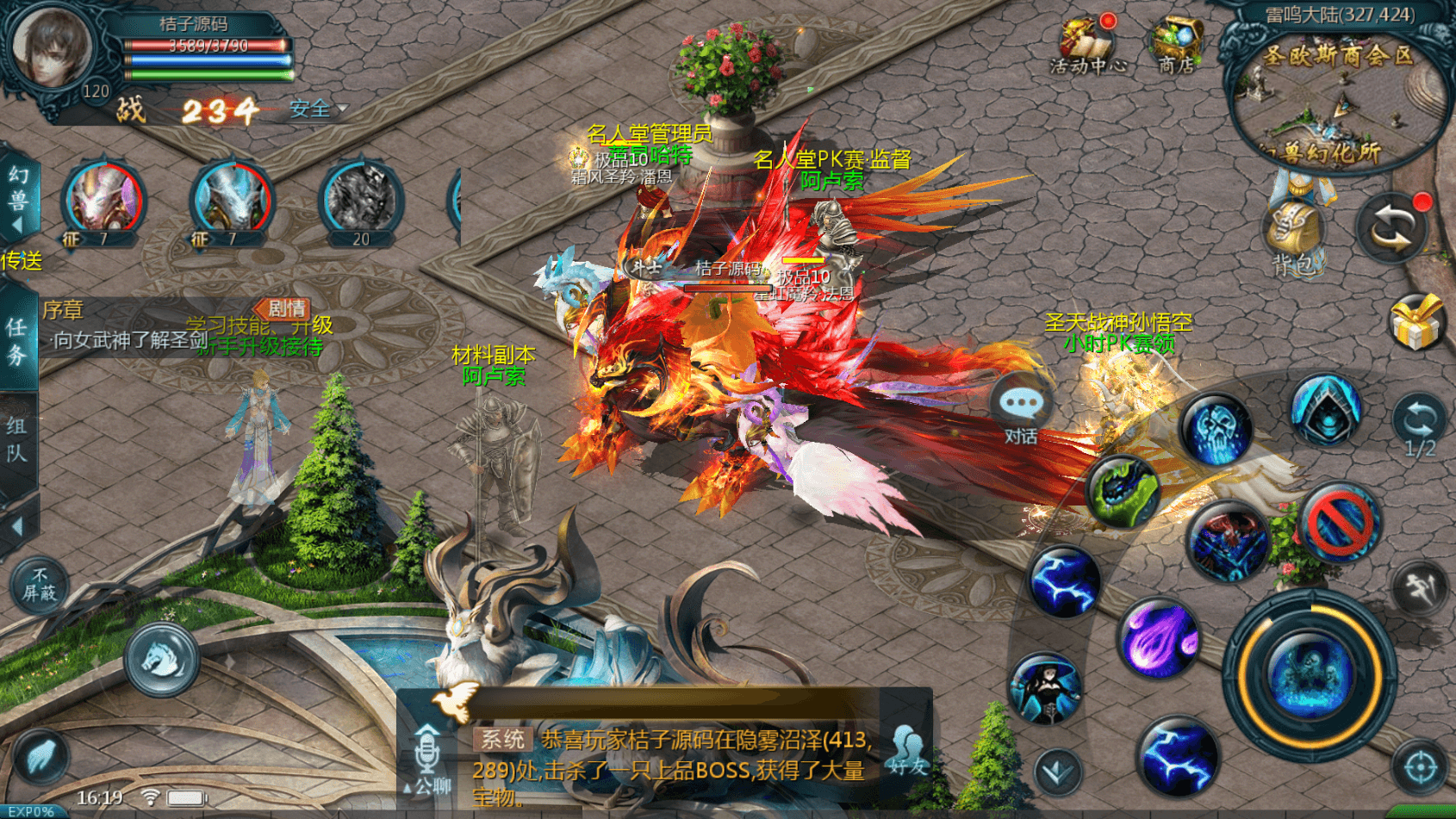This screenshot has height=819, width=1456.
Task: Toggle the red prohibited sign button
Action: (x=1338, y=523)
